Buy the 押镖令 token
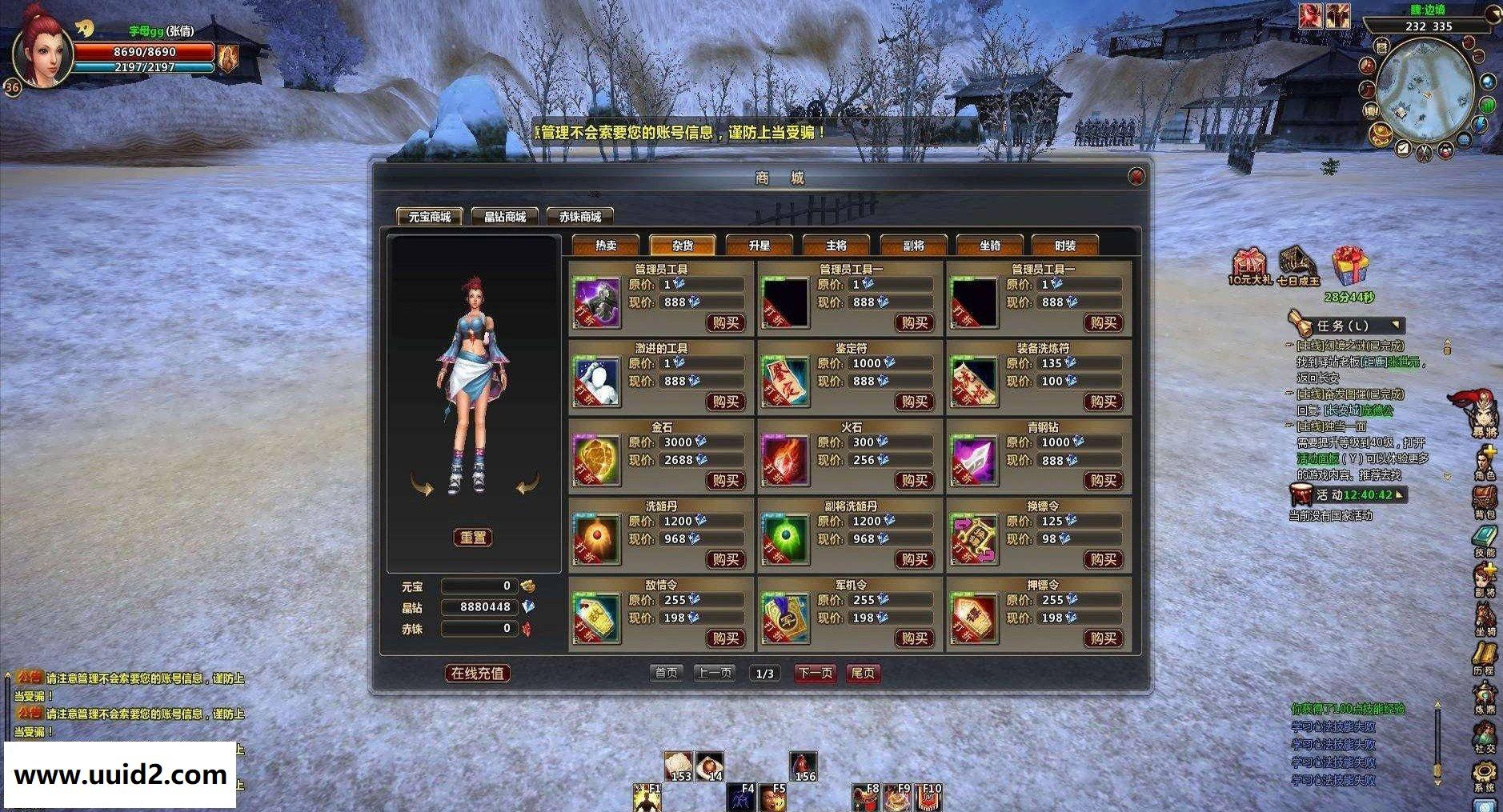 click(1103, 638)
